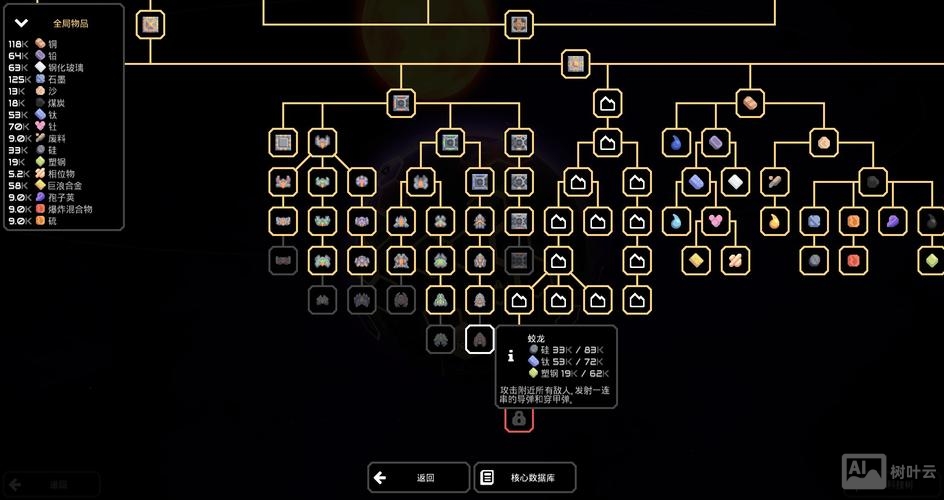The width and height of the screenshot is (944, 500).
Task: Collapse the 全局物品 global items panel
Action: [x=21, y=23]
